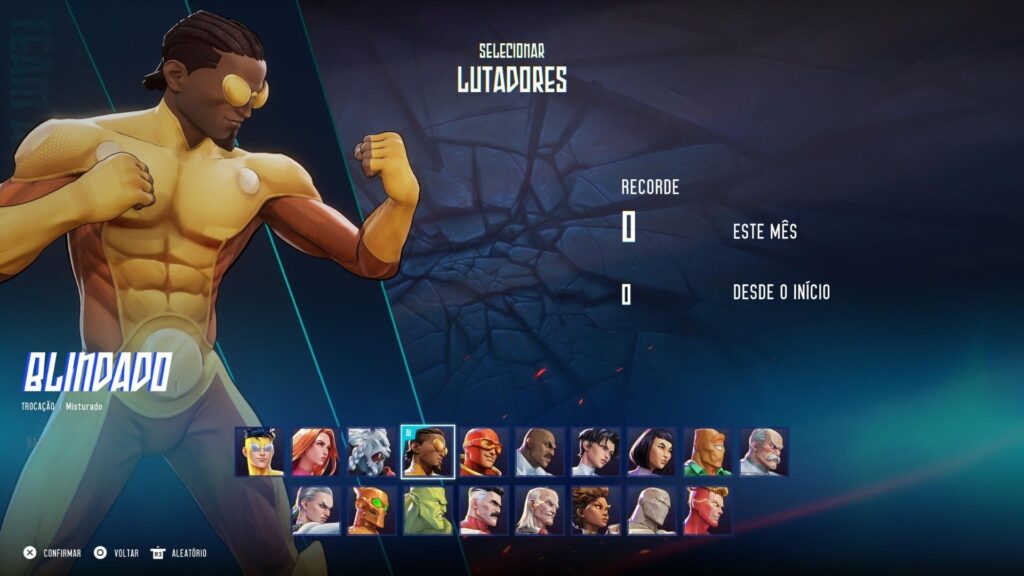
Task: Pick the white lion Battle Beast portrait
Action: [372, 452]
